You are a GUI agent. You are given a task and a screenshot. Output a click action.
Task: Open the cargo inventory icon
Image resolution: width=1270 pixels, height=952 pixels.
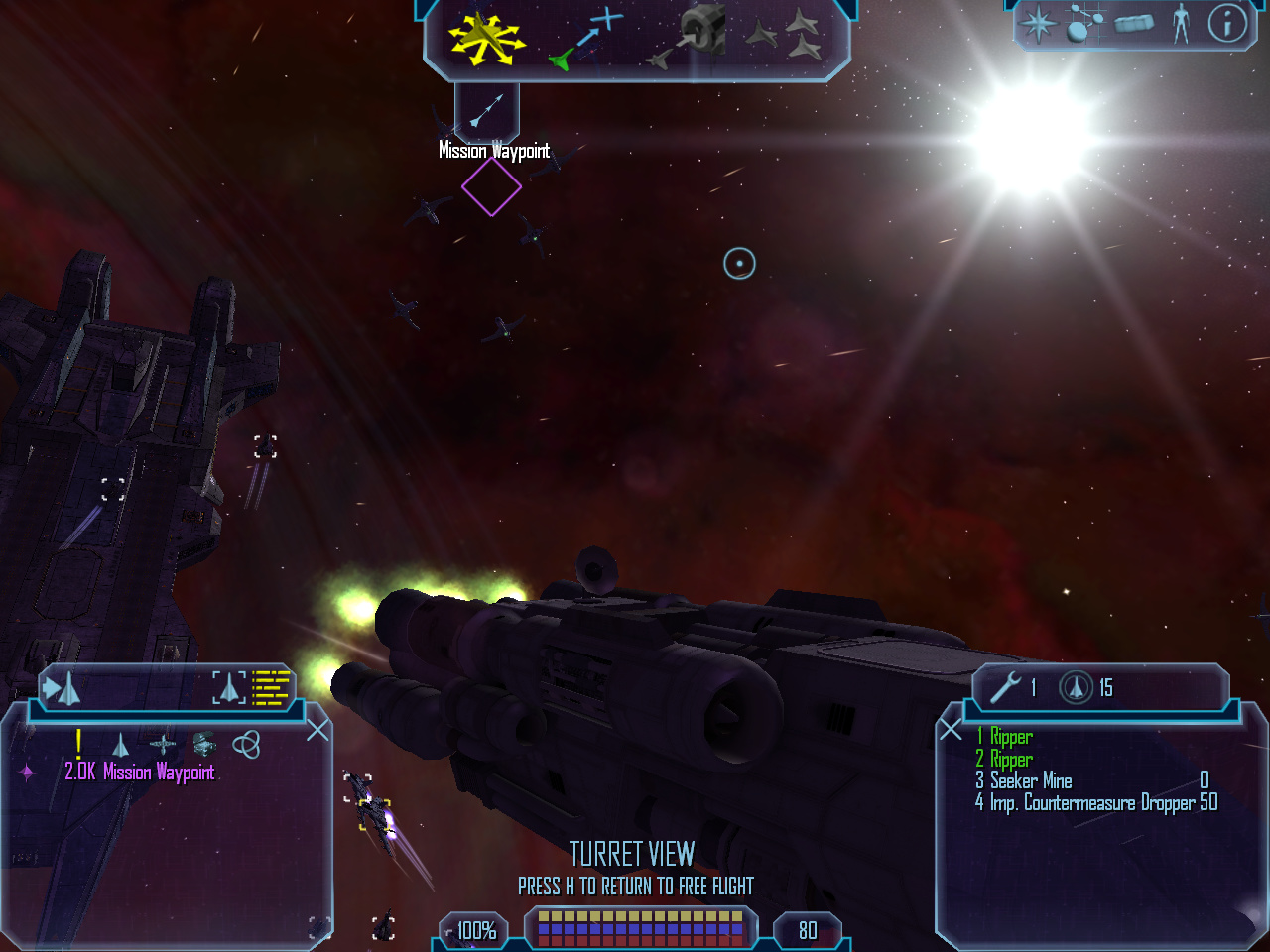point(1134,24)
